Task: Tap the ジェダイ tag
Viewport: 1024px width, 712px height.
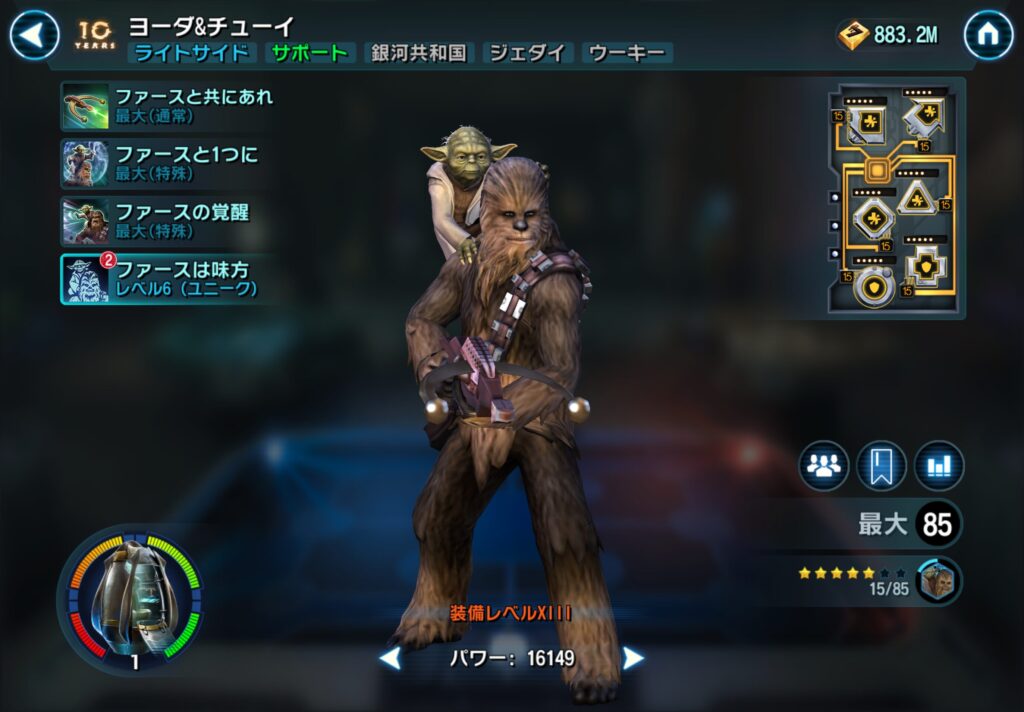Action: click(x=527, y=53)
